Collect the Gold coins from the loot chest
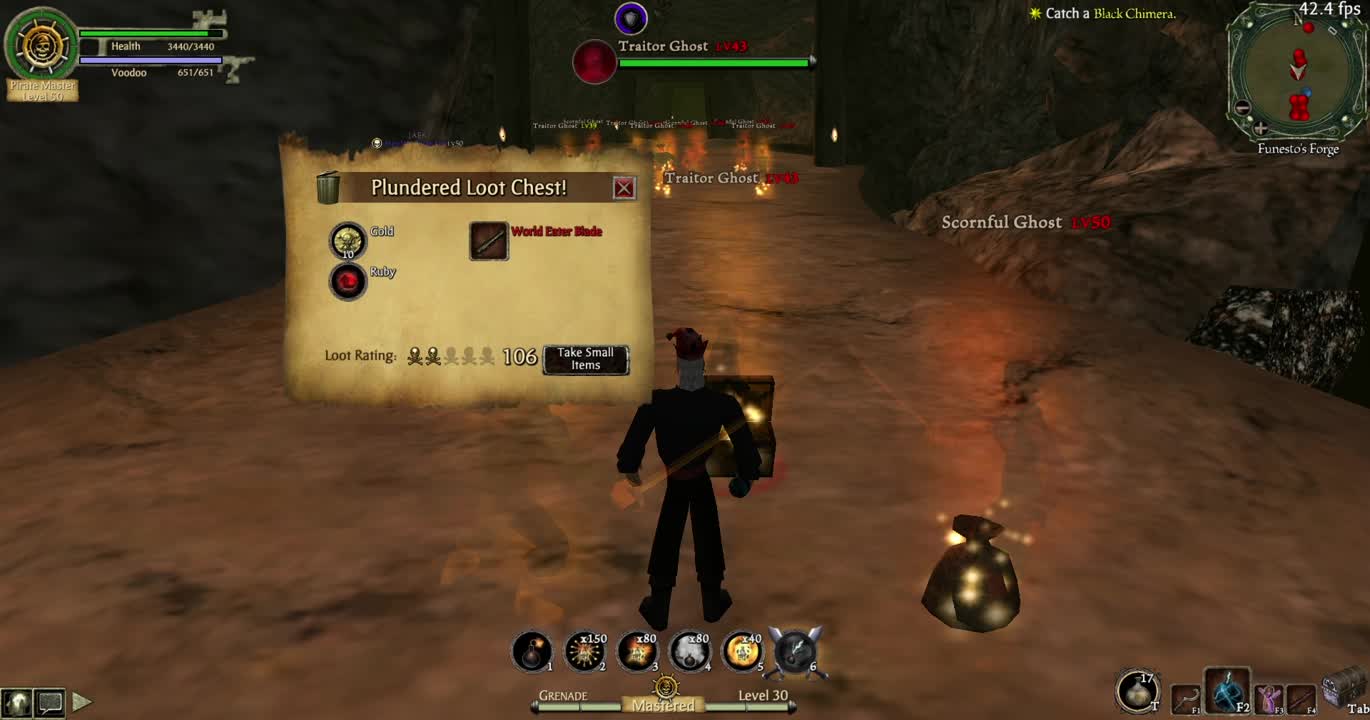 (347, 238)
